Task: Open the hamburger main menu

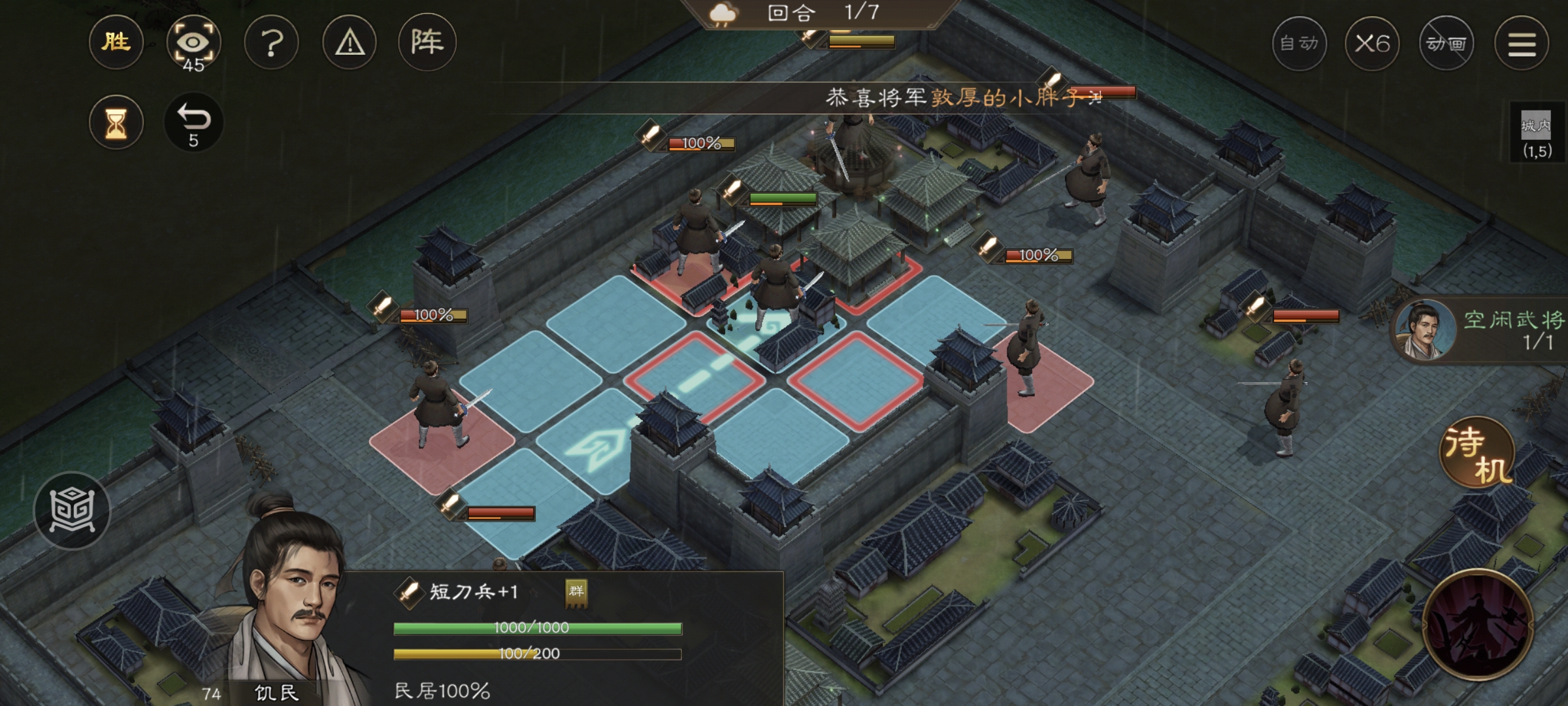Action: [1522, 44]
